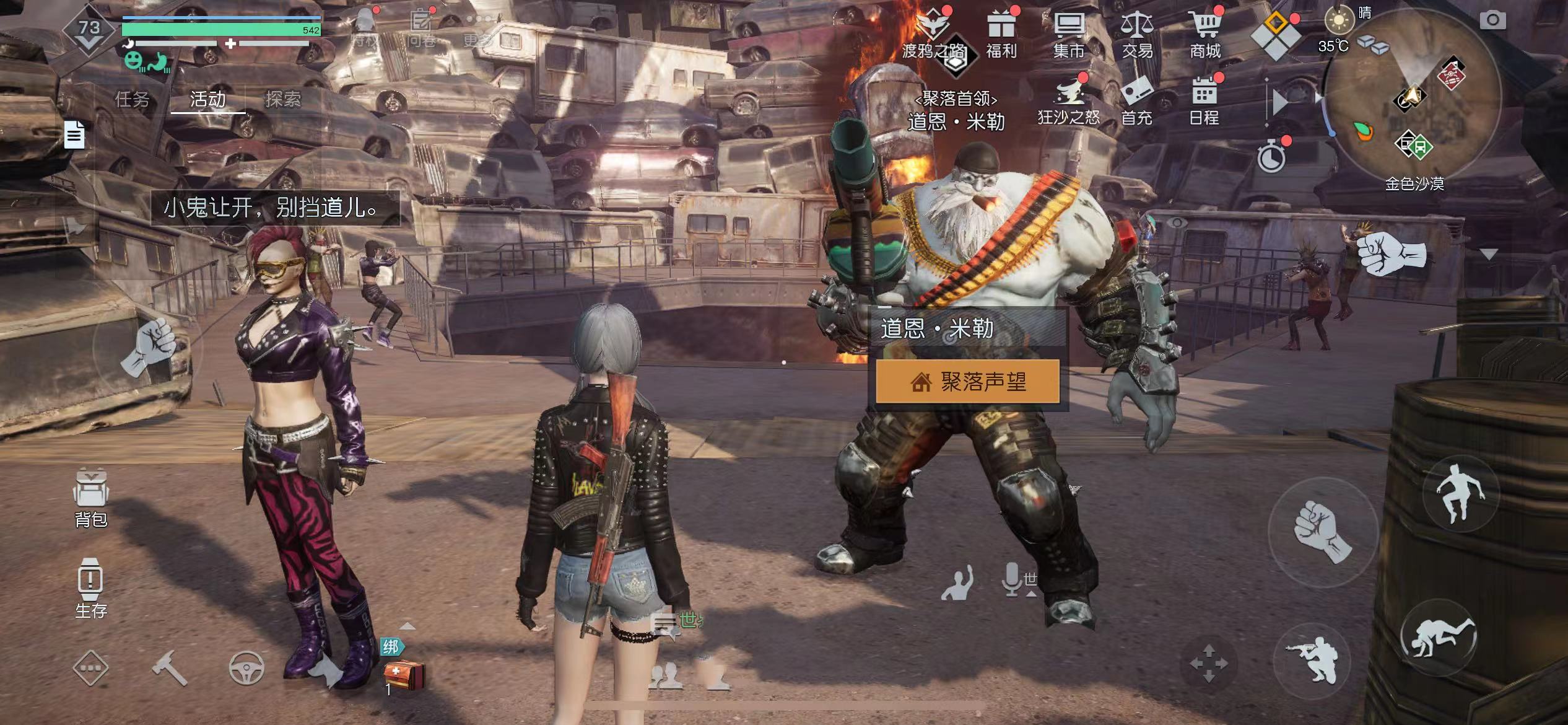Tap the camera screenshot icon
1568x725 pixels.
click(1492, 20)
